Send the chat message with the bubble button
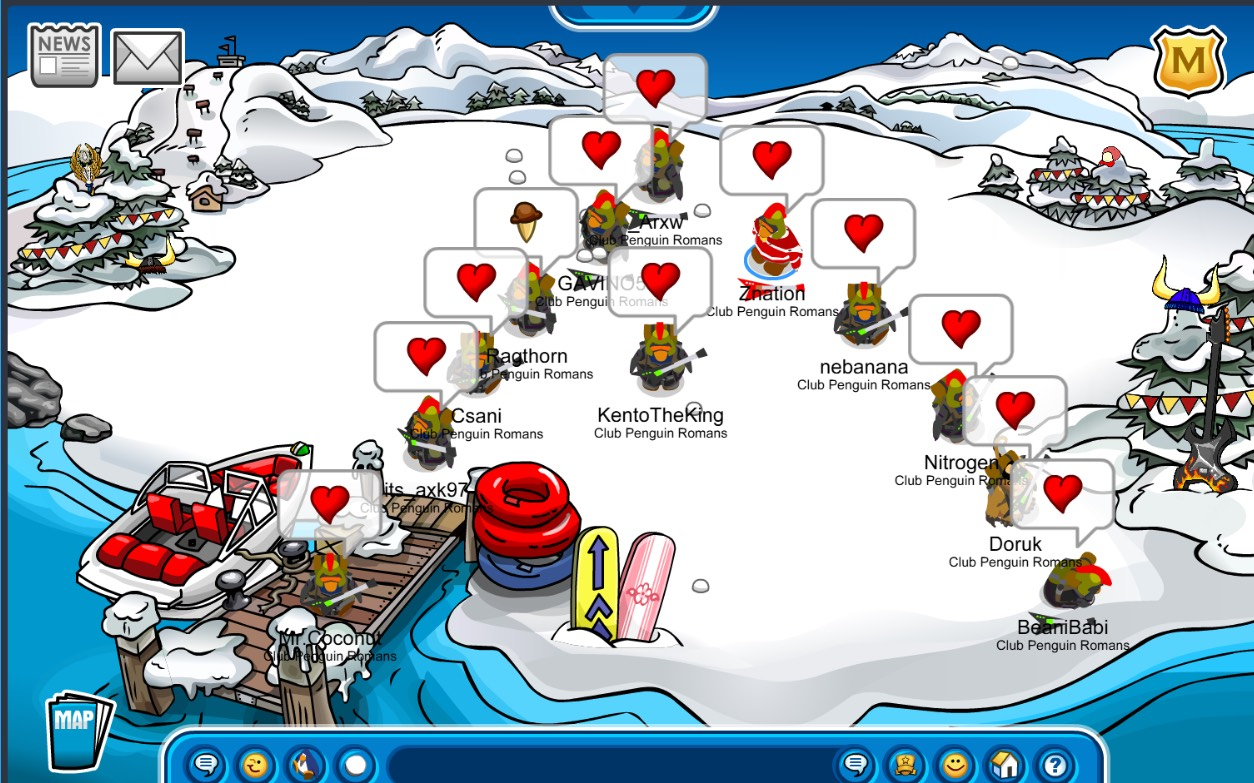 coord(855,765)
